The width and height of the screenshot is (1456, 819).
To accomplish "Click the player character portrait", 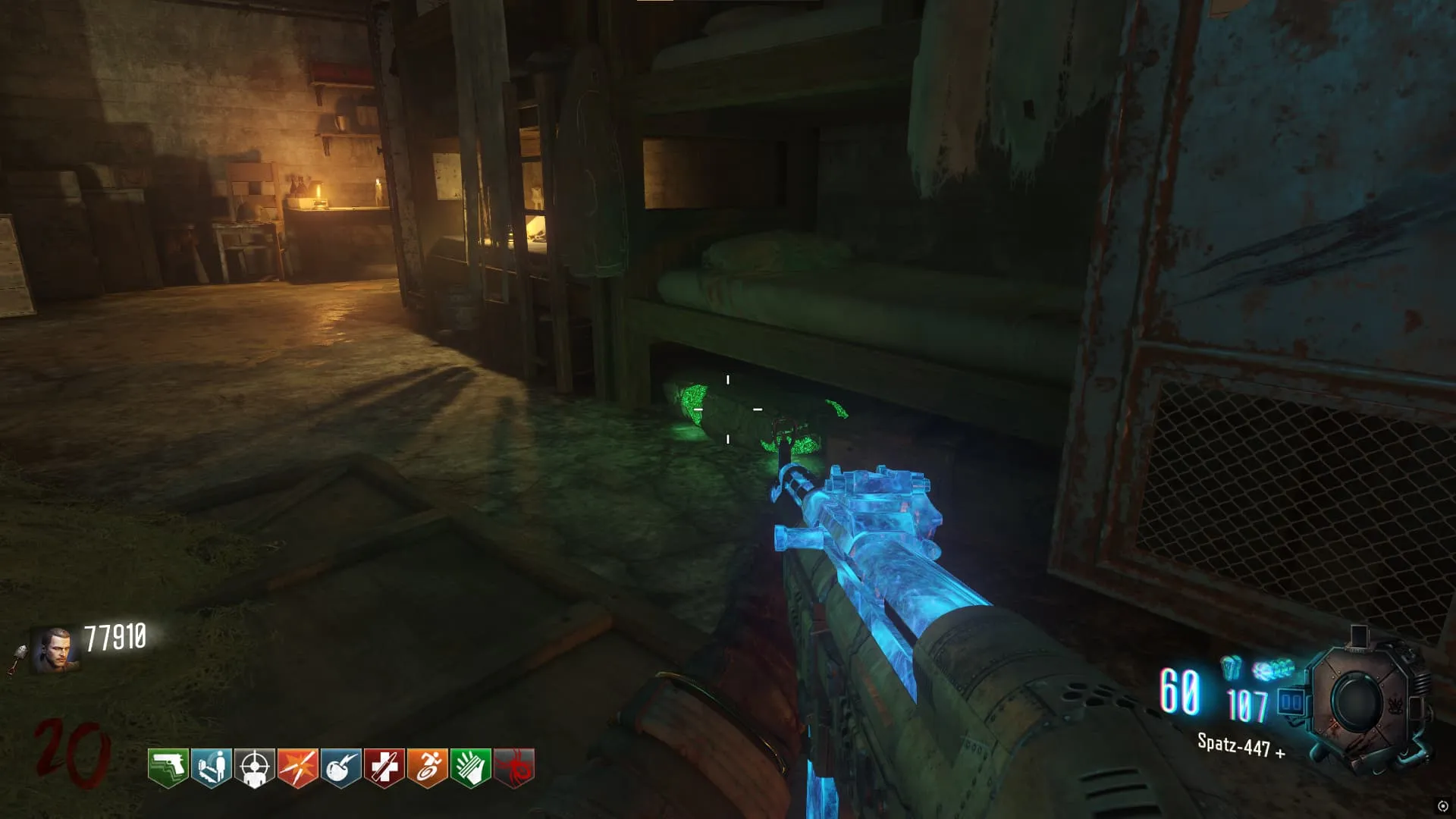I will coord(55,651).
